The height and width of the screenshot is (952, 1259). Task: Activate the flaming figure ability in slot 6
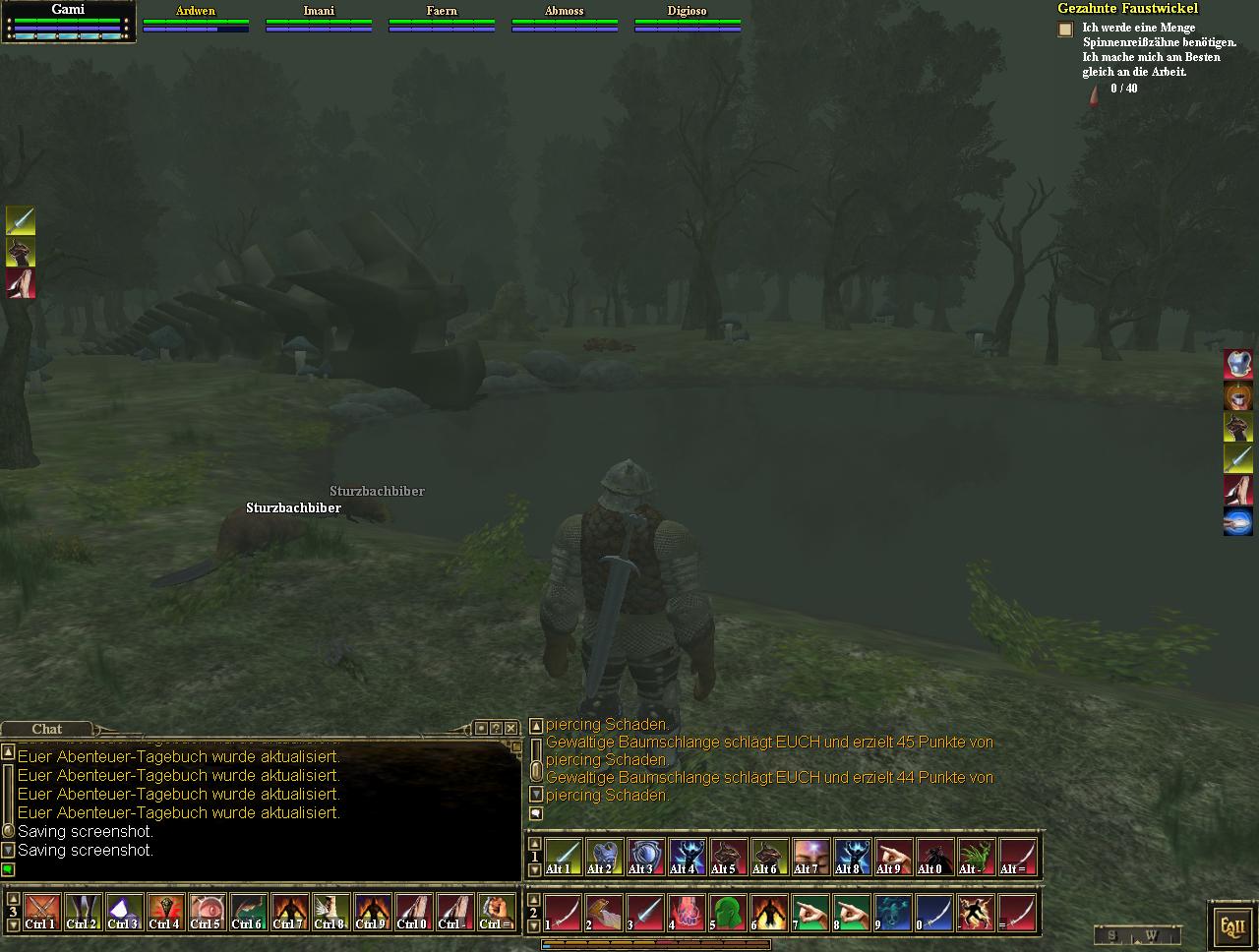[768, 913]
